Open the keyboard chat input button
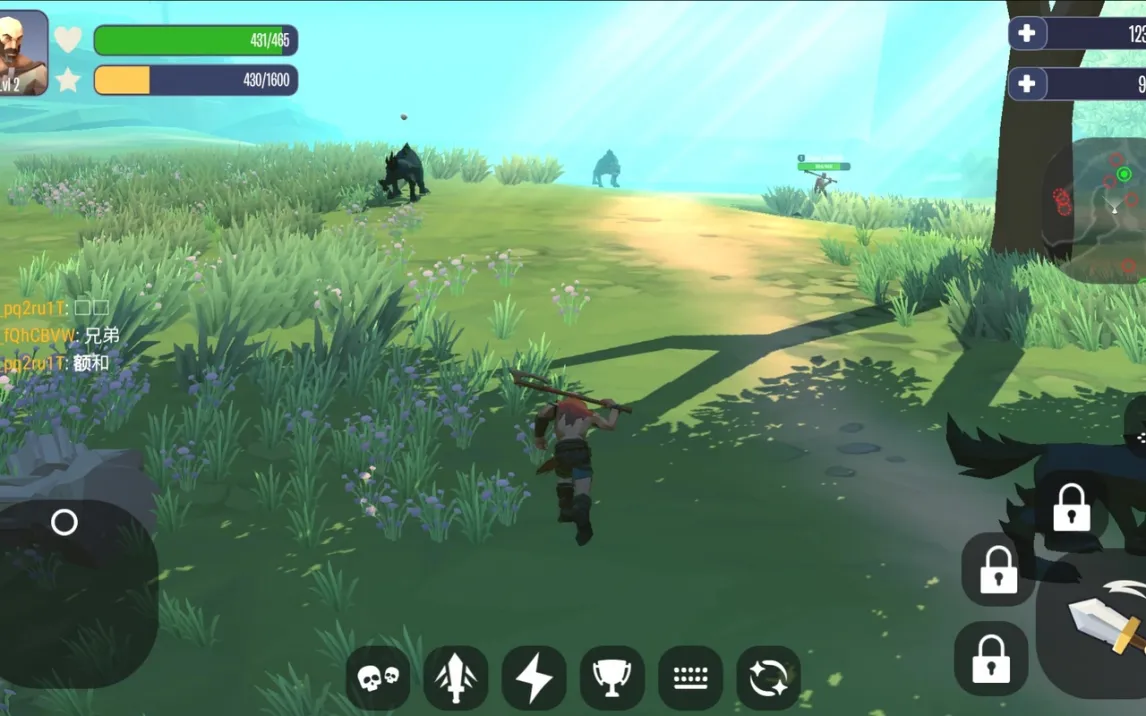The image size is (1146, 716). (690, 678)
